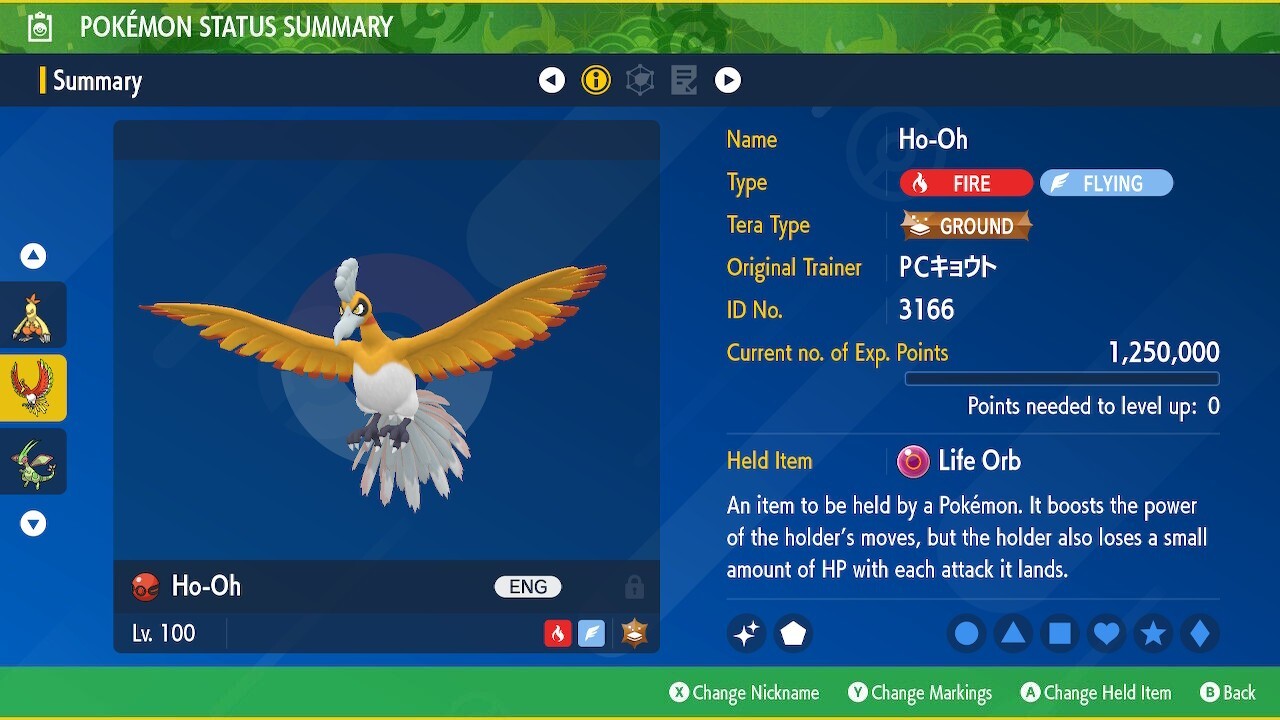This screenshot has width=1280, height=720.
Task: Go to the previous Pokémon page arrow
Action: [552, 80]
